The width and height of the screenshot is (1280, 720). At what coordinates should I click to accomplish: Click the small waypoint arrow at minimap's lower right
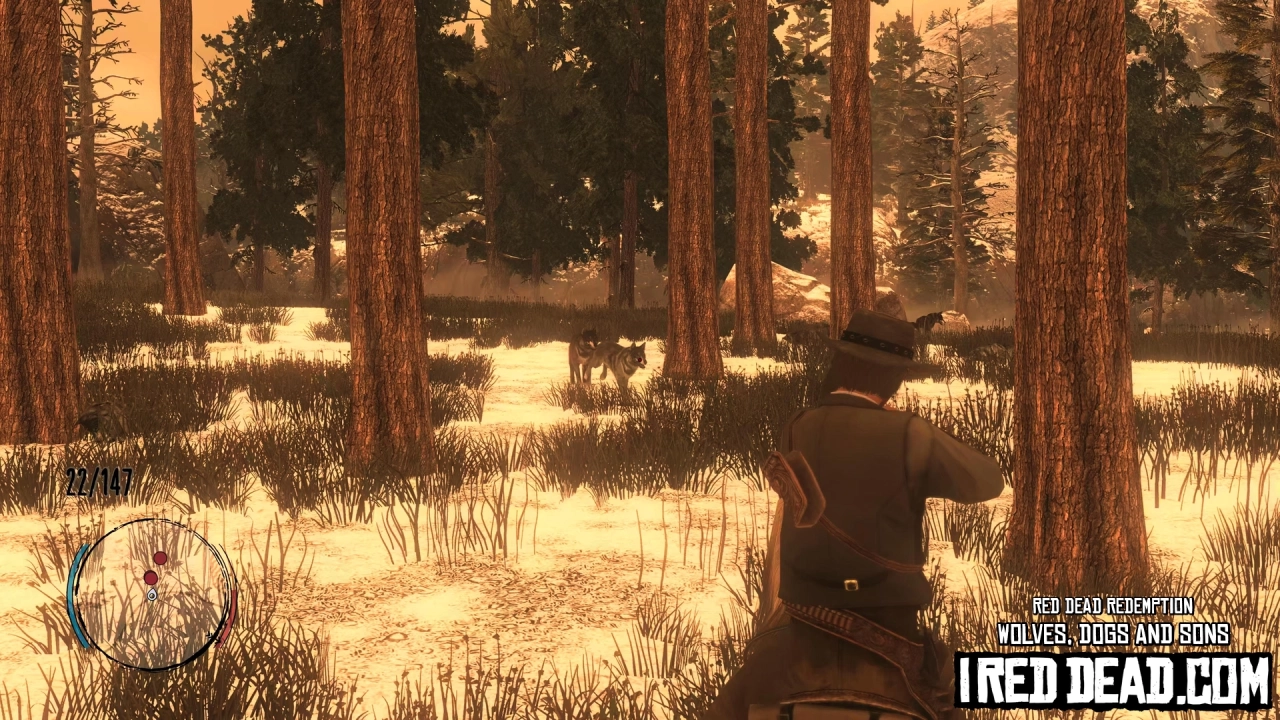click(x=211, y=634)
